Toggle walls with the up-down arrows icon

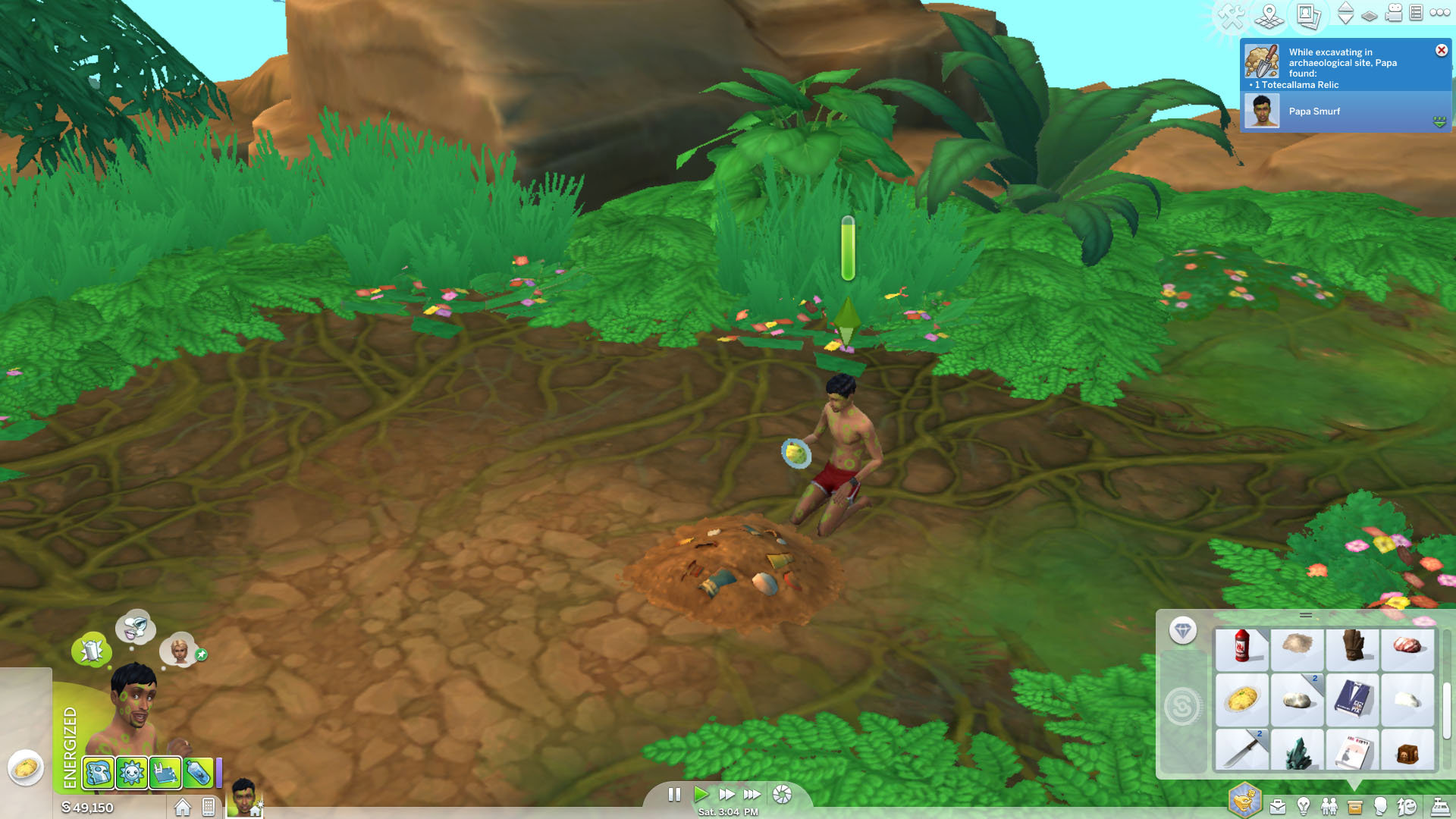1344,14
